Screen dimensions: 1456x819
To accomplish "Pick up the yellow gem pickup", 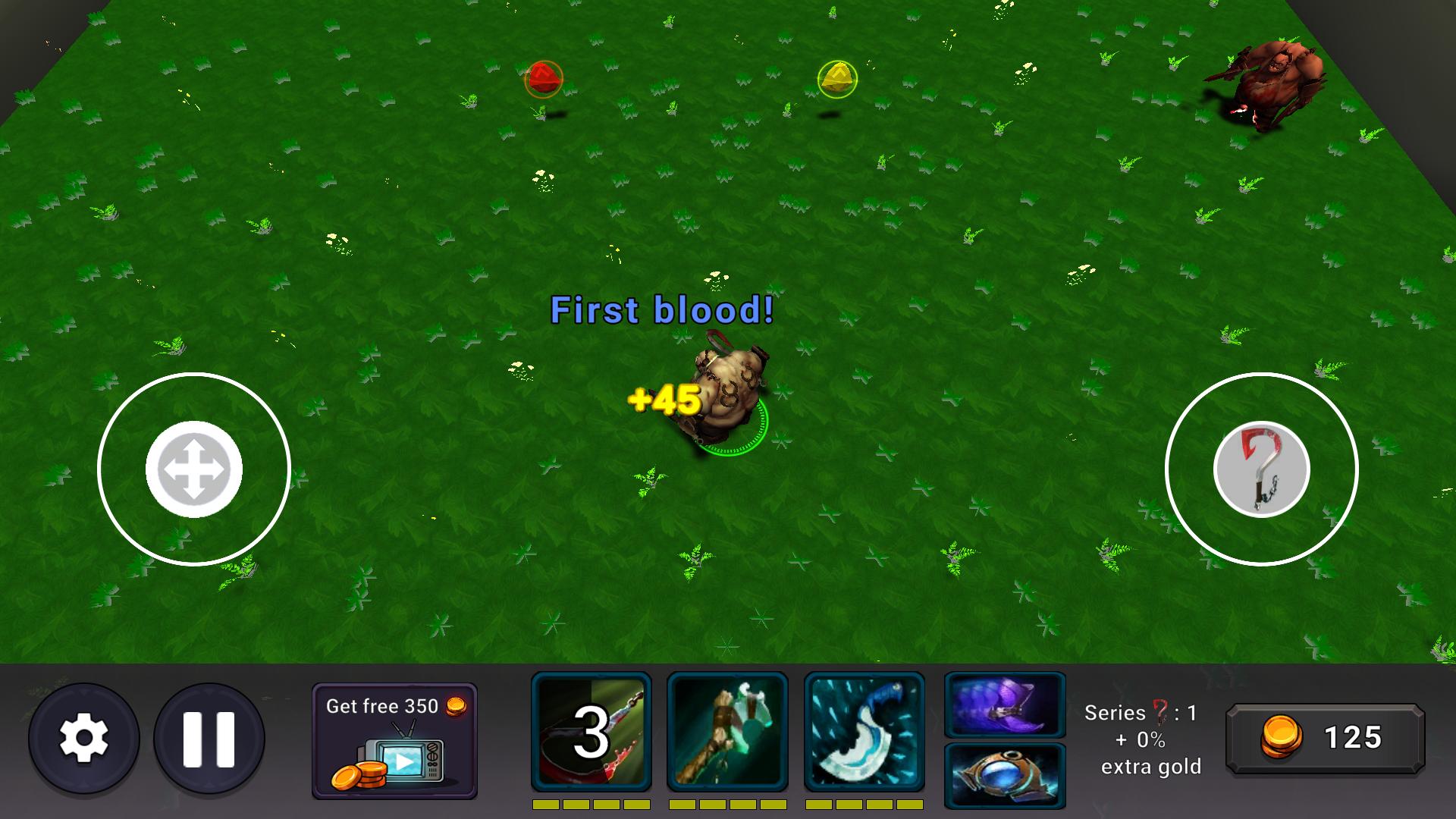I will click(836, 78).
